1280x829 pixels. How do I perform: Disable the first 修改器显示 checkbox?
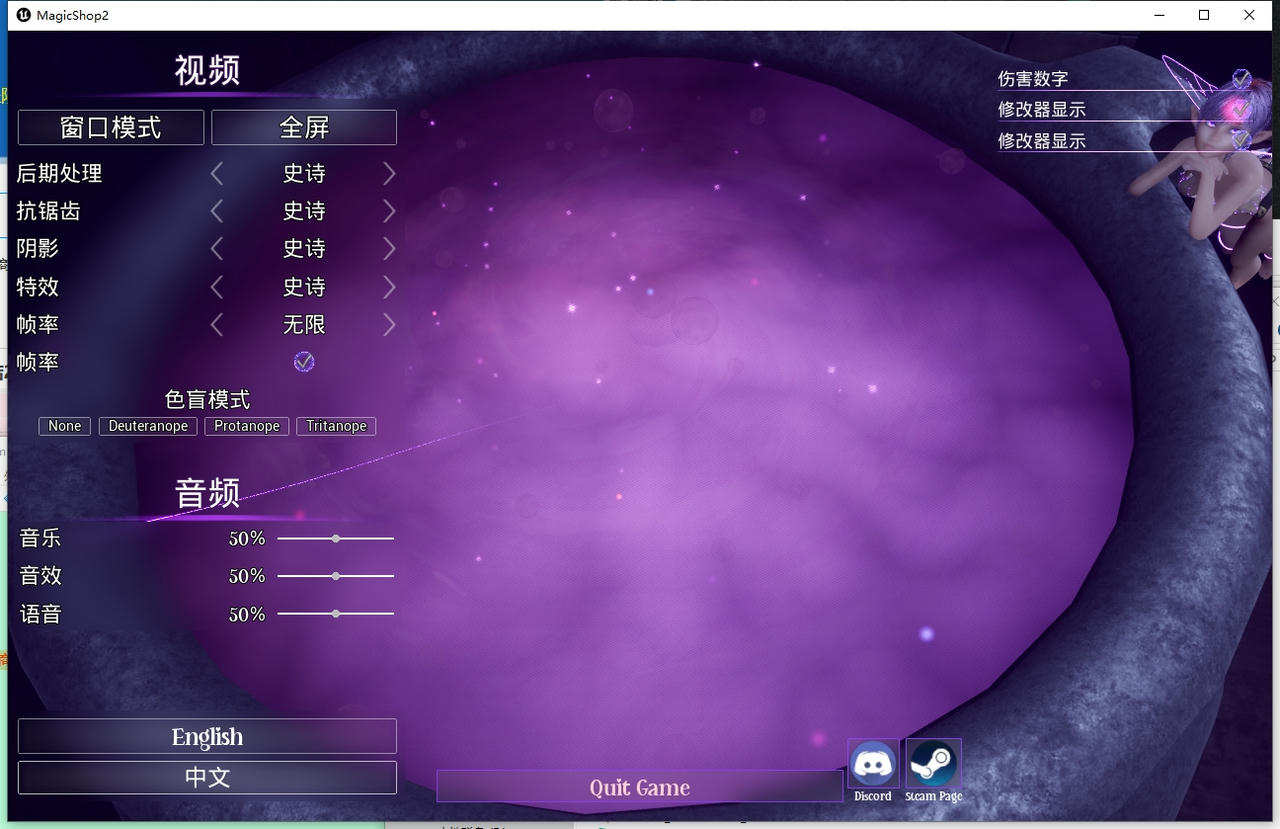[1240, 109]
